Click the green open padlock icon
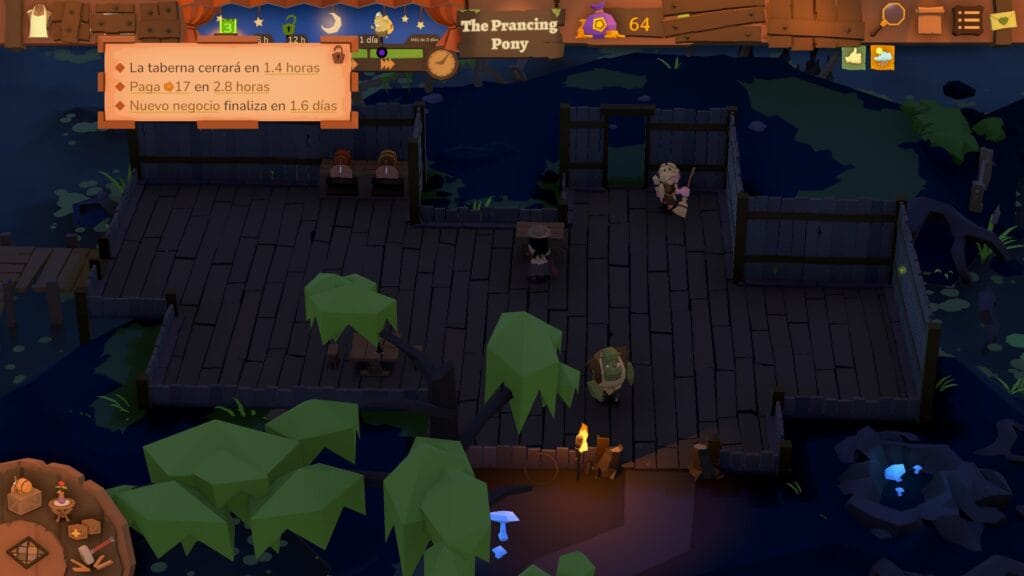 (x=289, y=24)
